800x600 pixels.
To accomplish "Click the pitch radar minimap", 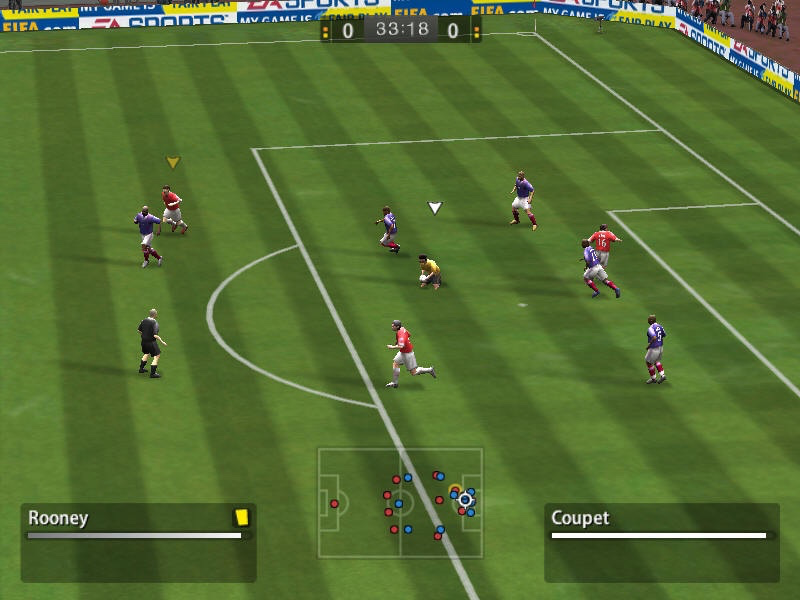I will [x=400, y=502].
